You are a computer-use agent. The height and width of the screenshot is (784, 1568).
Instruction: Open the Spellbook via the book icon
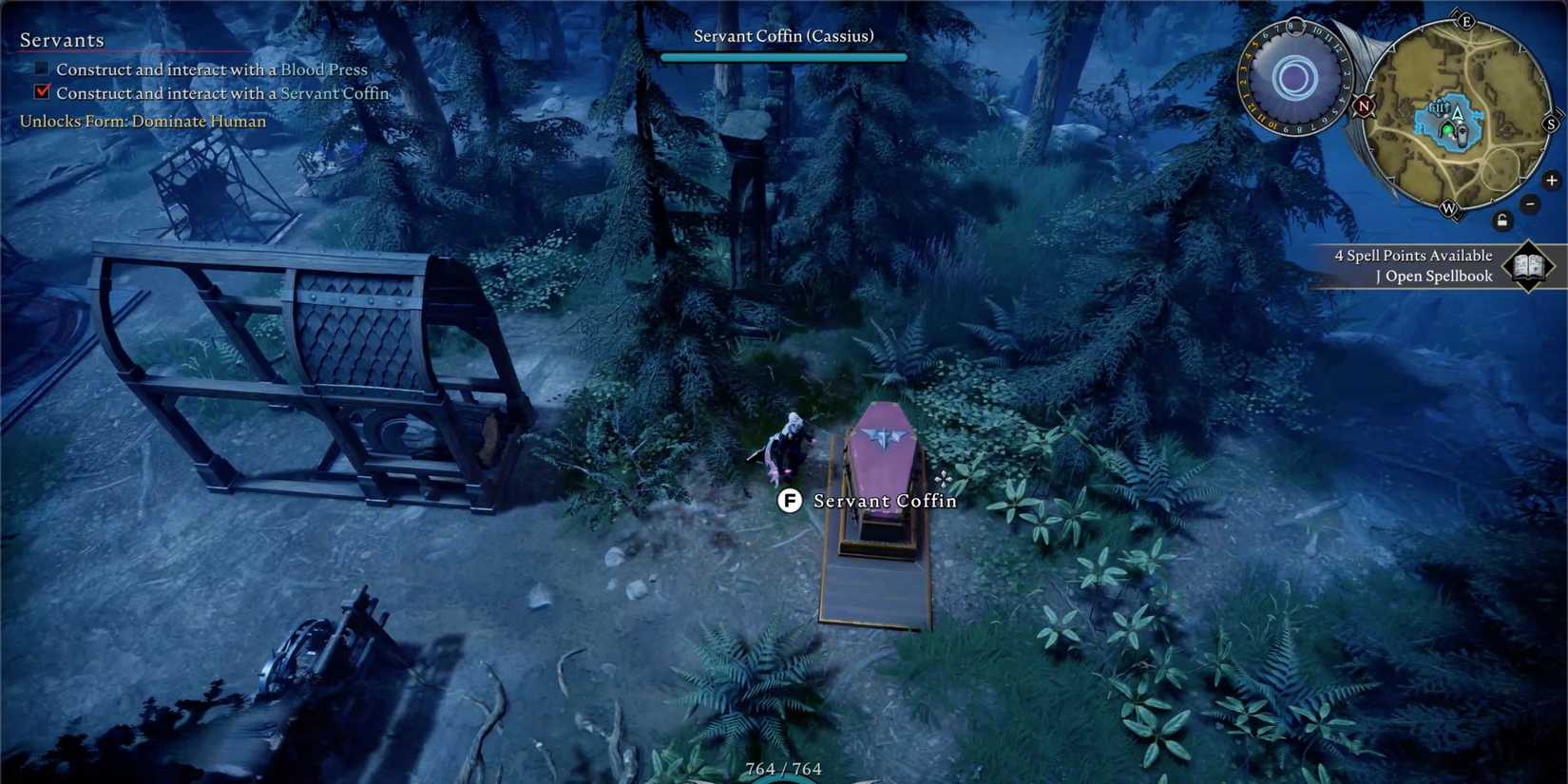coord(1527,266)
